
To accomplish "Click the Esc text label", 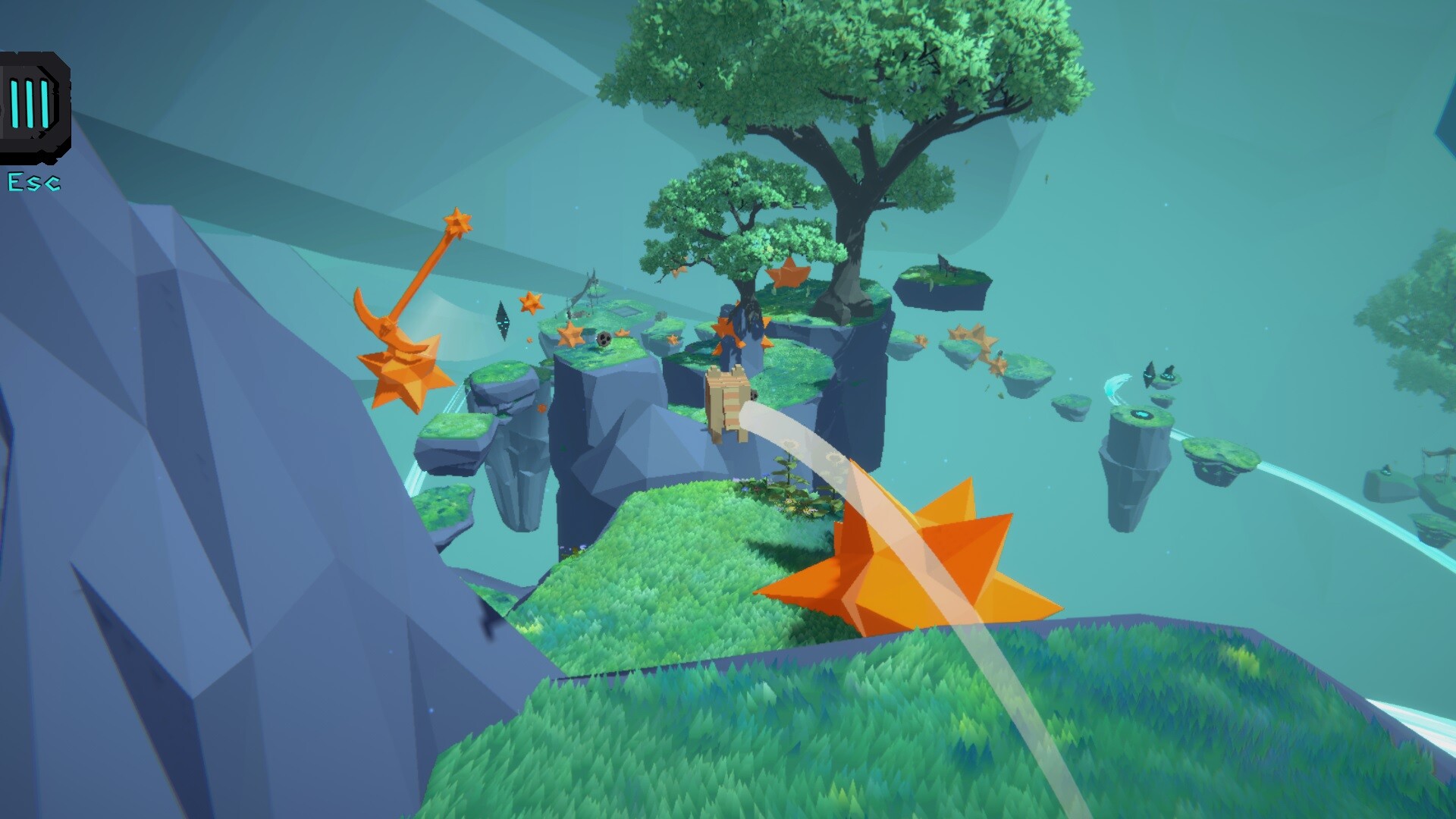I will [34, 182].
